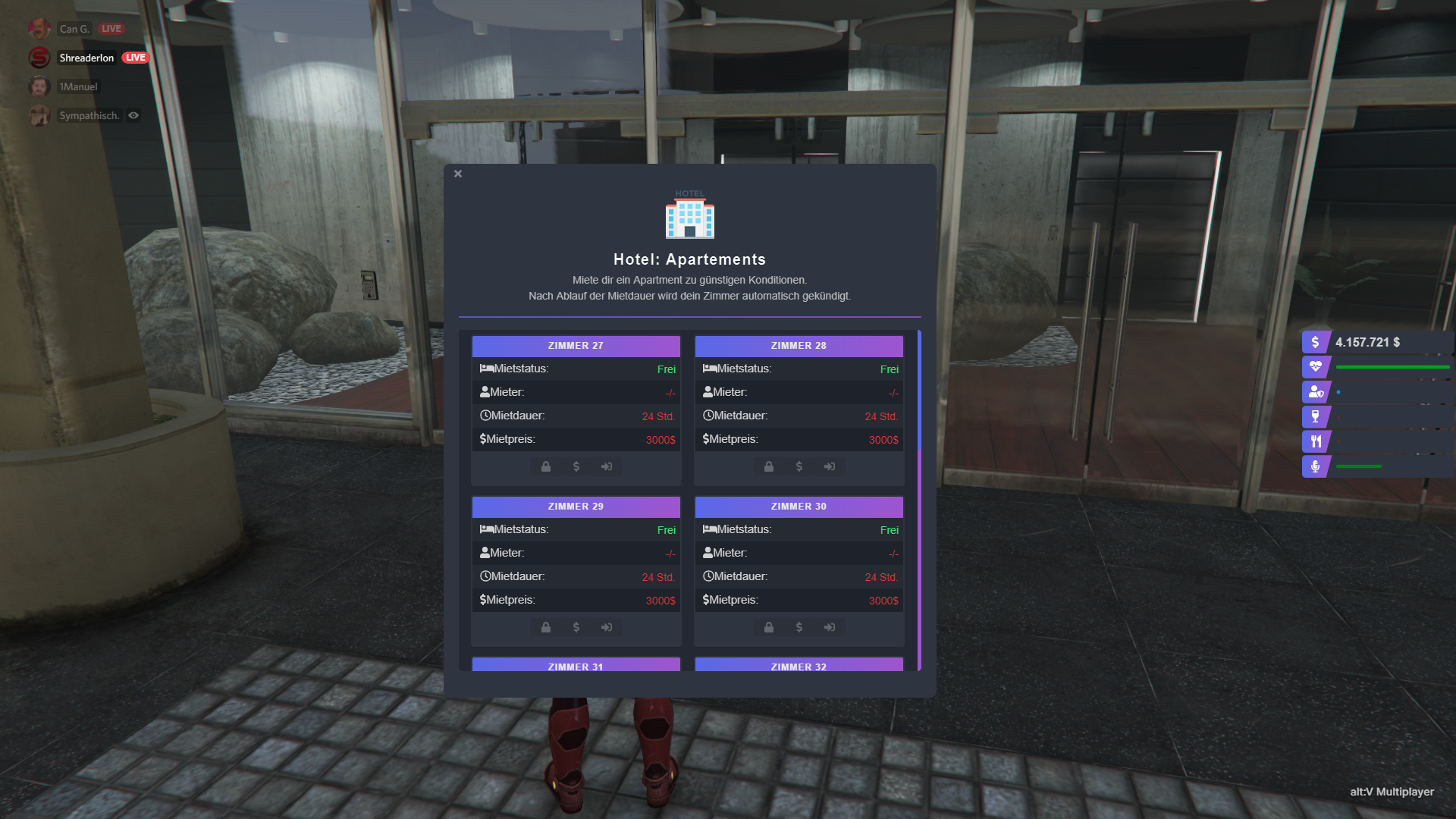
Task: Click the eye icon next to Sympathisch
Action: pyautogui.click(x=133, y=115)
